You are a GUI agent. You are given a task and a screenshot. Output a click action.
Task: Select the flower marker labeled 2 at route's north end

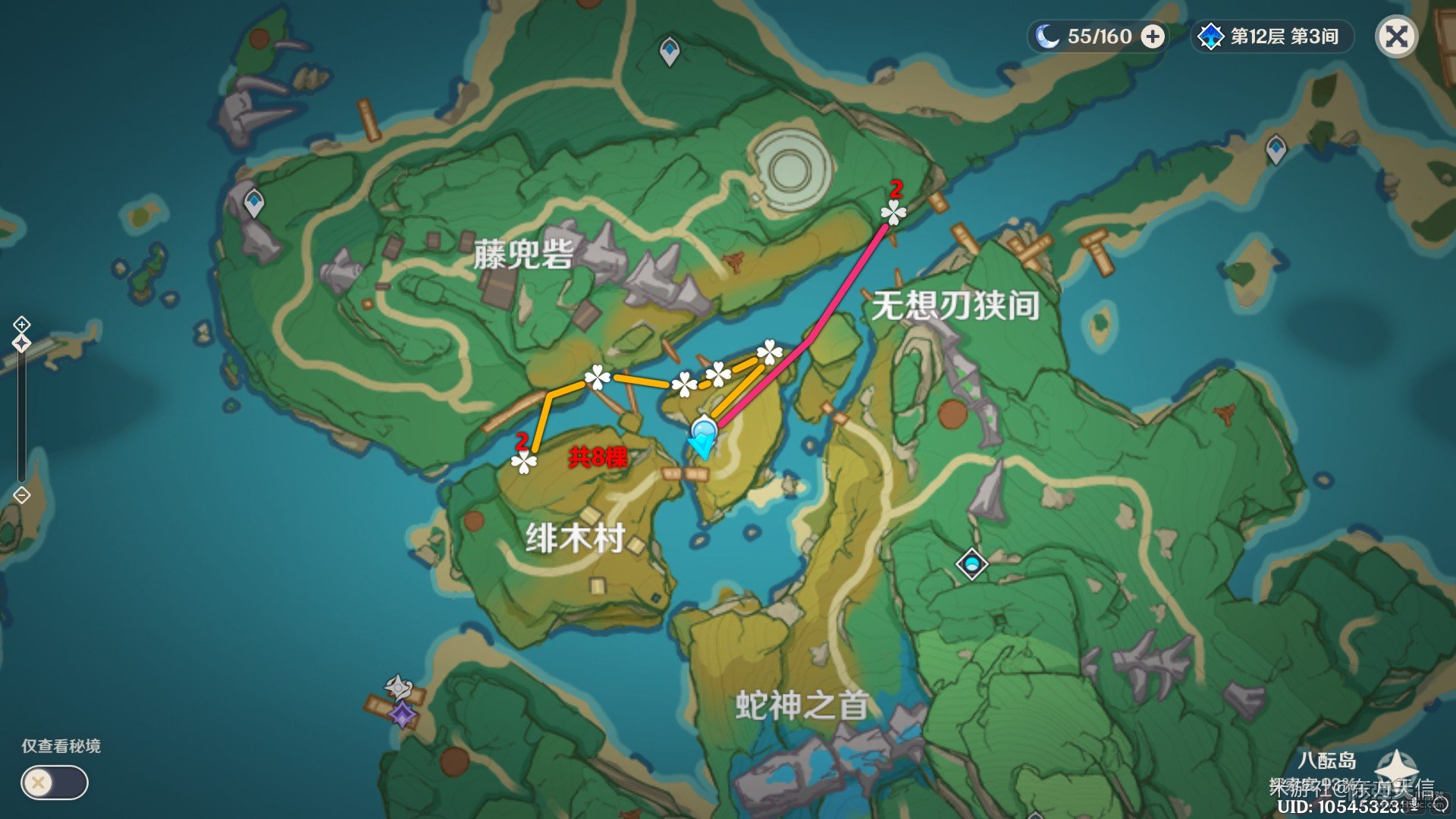(x=893, y=213)
